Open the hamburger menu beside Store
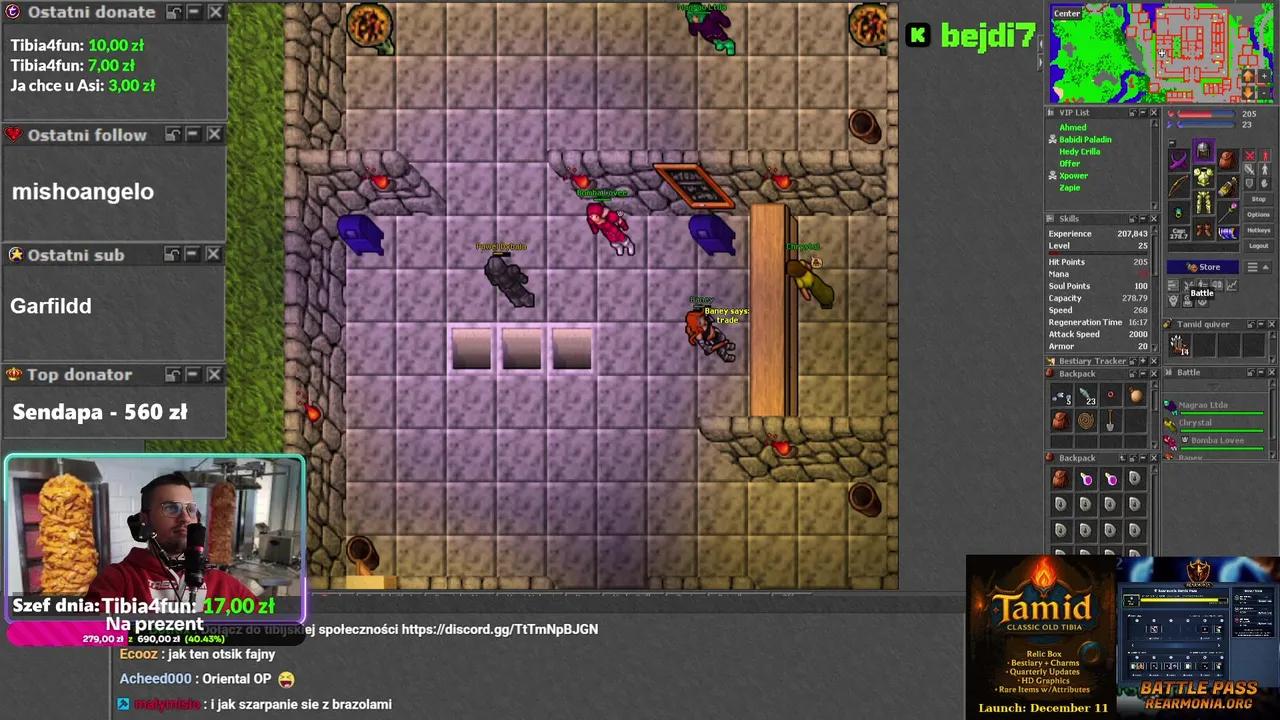The image size is (1280, 720). pyautogui.click(x=1252, y=267)
